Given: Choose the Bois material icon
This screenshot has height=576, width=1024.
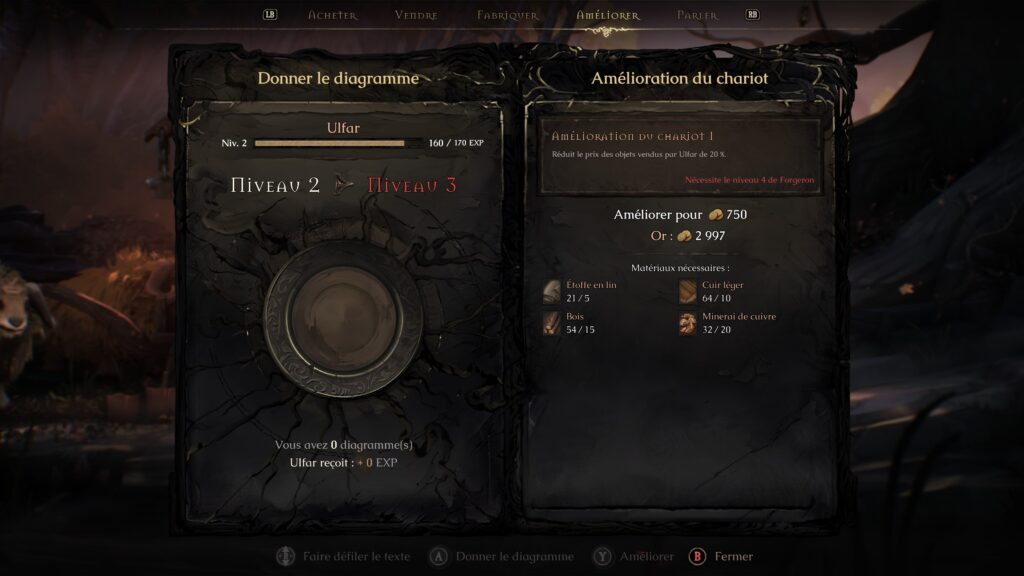Looking at the screenshot, I should pos(552,323).
